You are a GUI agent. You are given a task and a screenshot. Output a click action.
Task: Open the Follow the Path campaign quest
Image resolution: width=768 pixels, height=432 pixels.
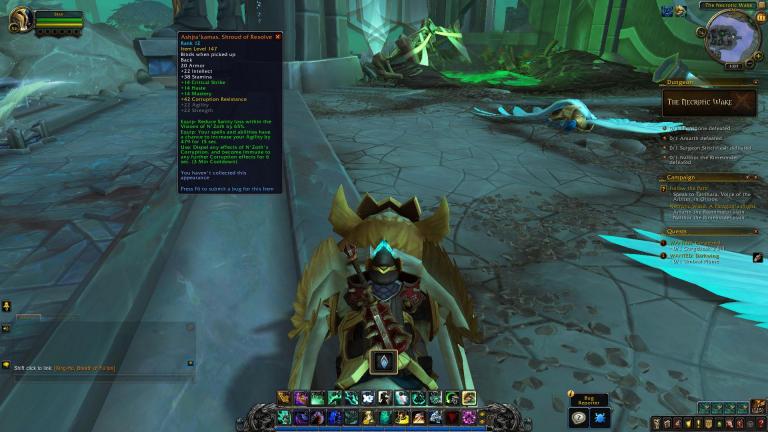[x=690, y=188]
